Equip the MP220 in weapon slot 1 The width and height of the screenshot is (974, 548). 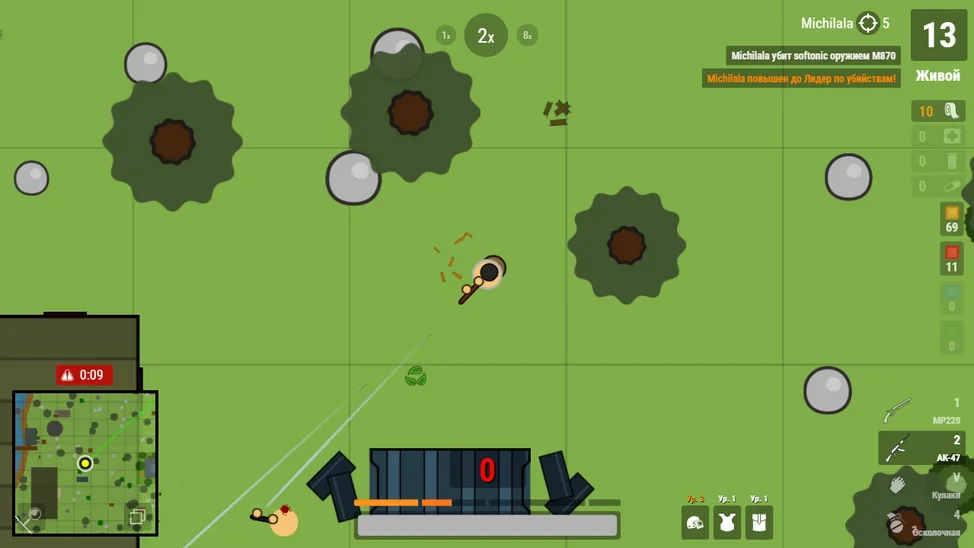[x=922, y=410]
